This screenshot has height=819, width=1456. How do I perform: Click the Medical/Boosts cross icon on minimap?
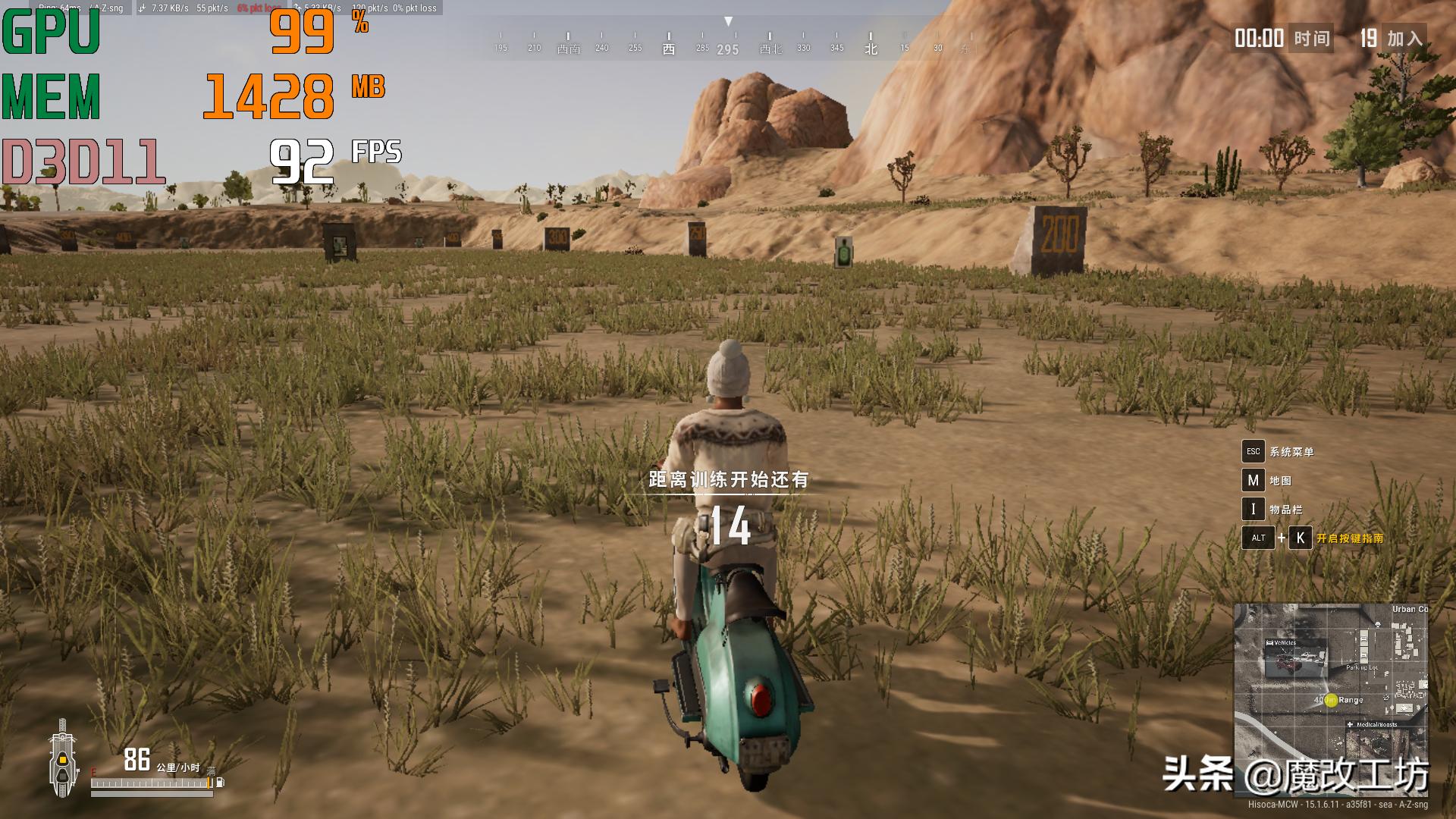1350,724
